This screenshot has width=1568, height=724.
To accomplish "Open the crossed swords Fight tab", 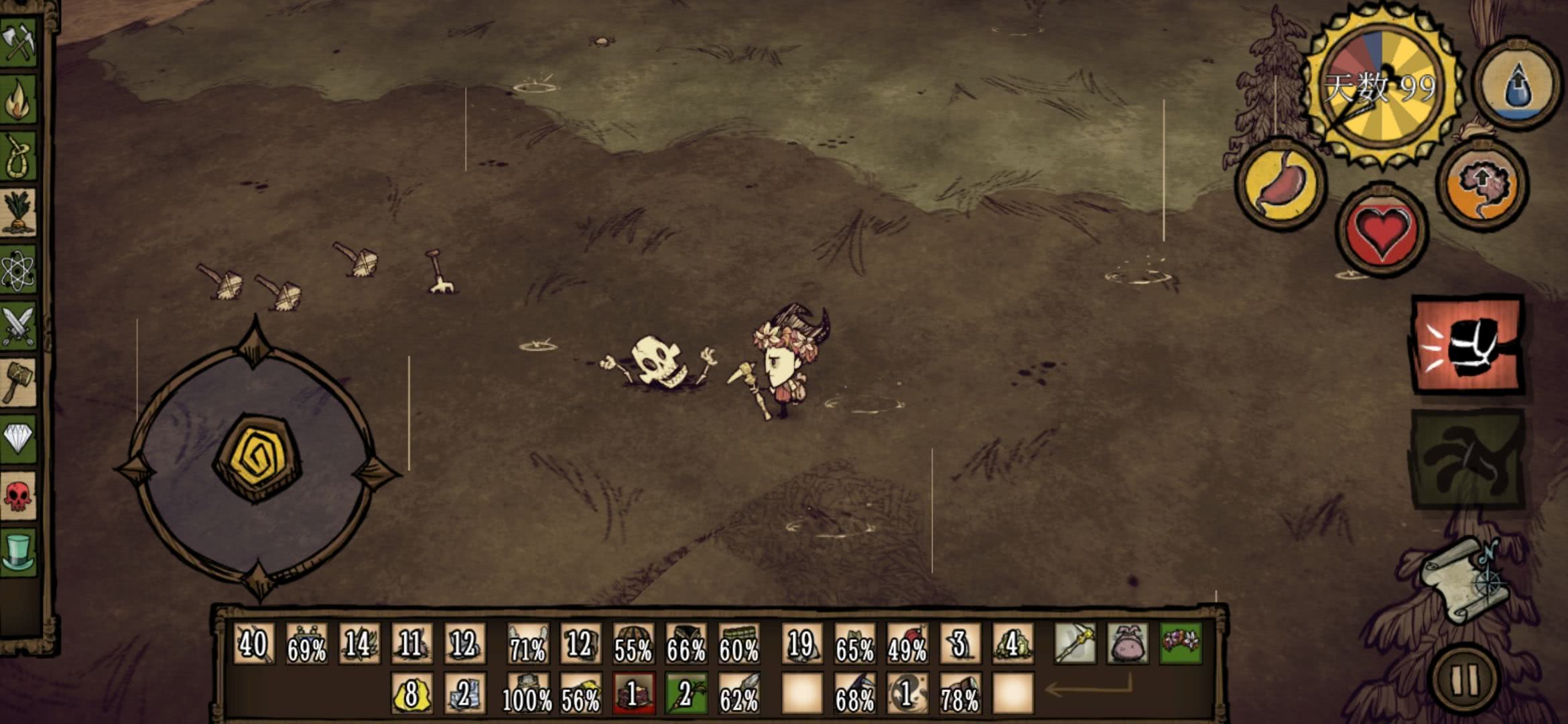I will (18, 326).
